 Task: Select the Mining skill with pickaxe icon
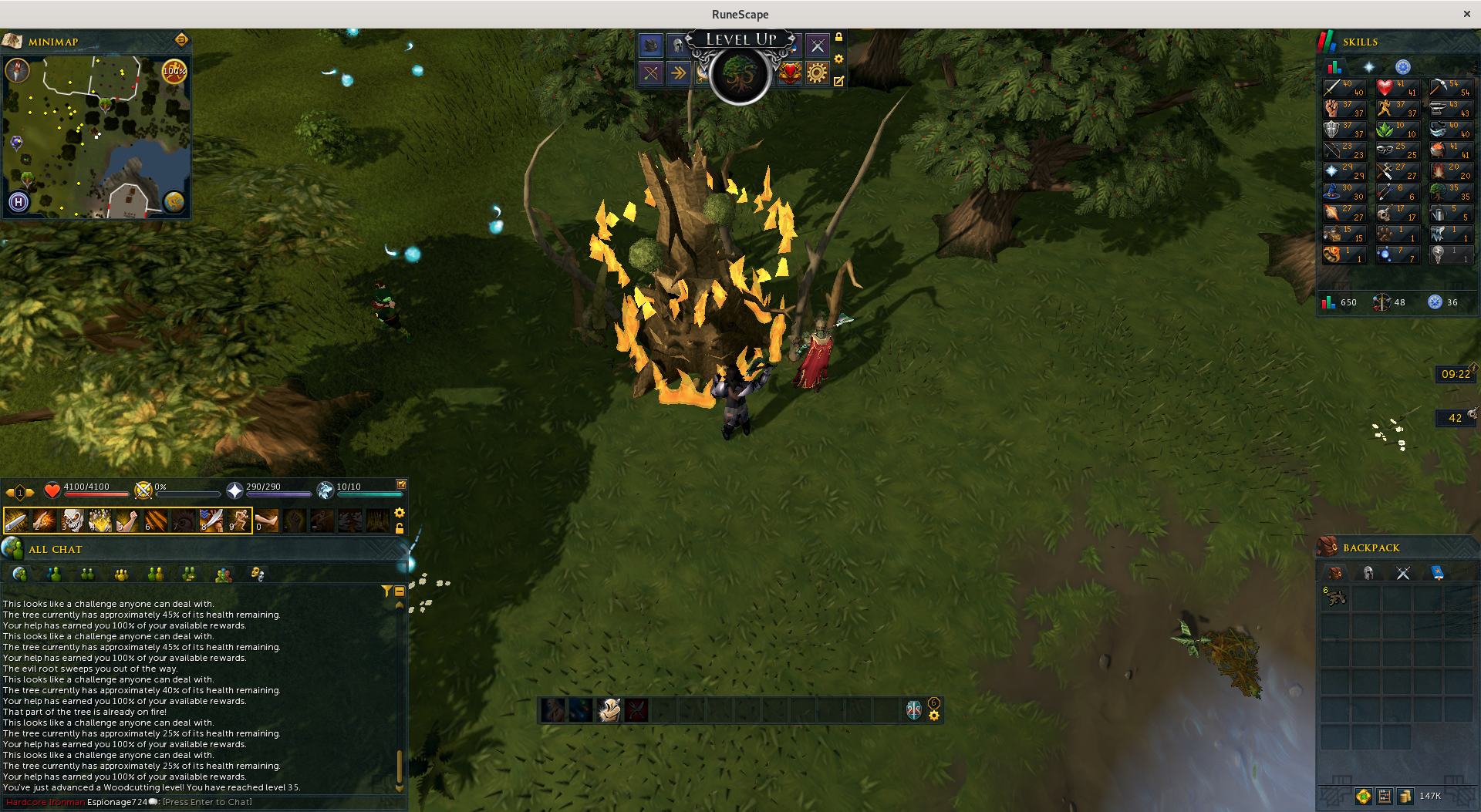1450,88
